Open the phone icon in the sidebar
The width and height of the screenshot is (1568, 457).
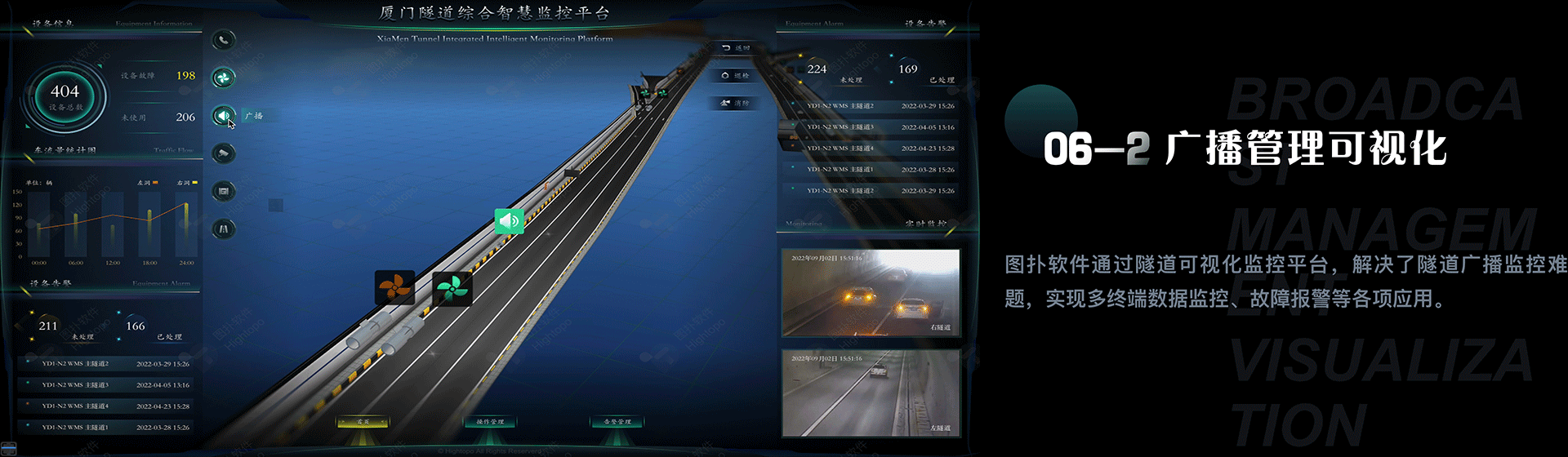point(223,40)
